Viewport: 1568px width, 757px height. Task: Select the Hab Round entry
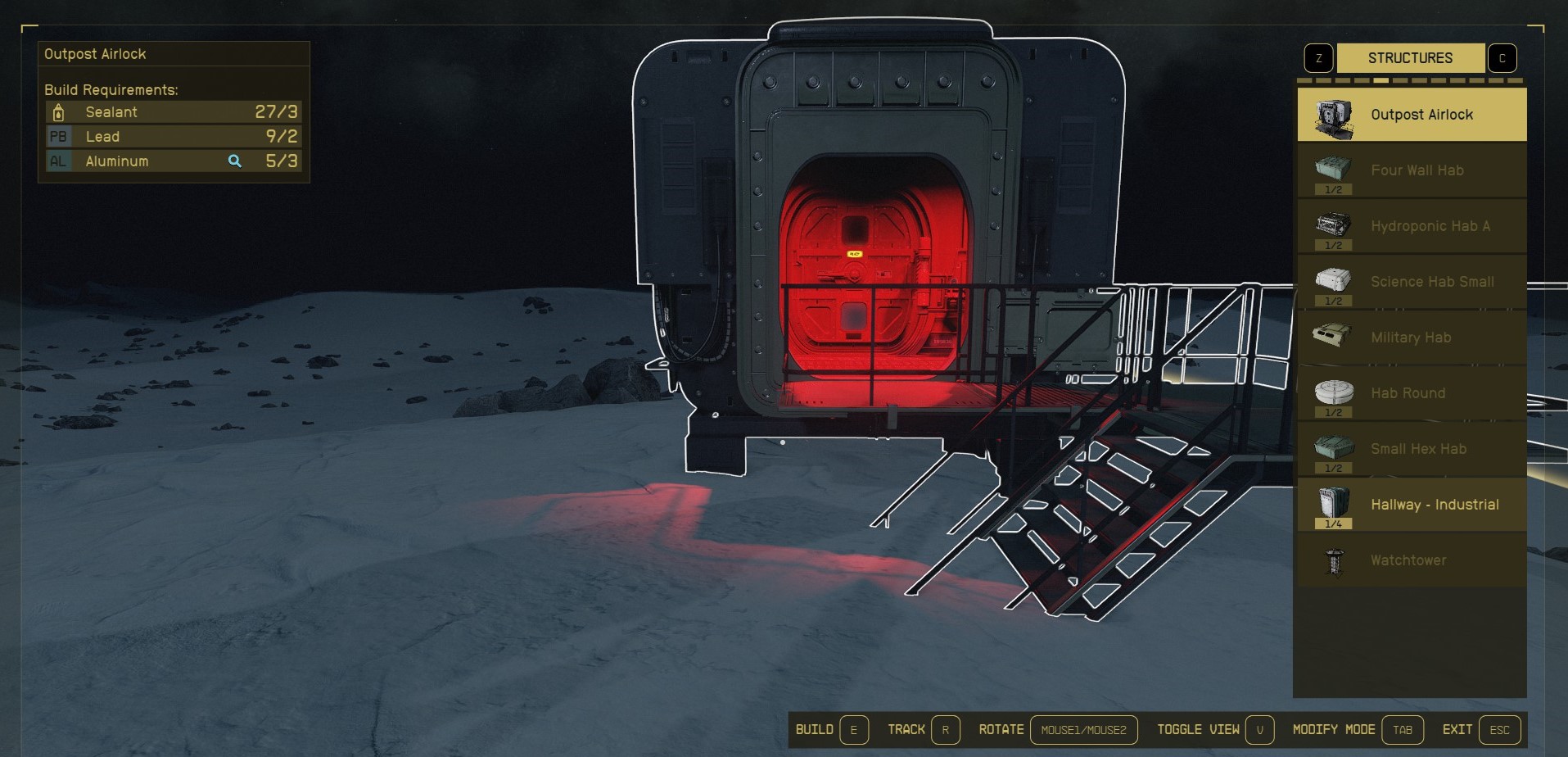(x=1412, y=393)
